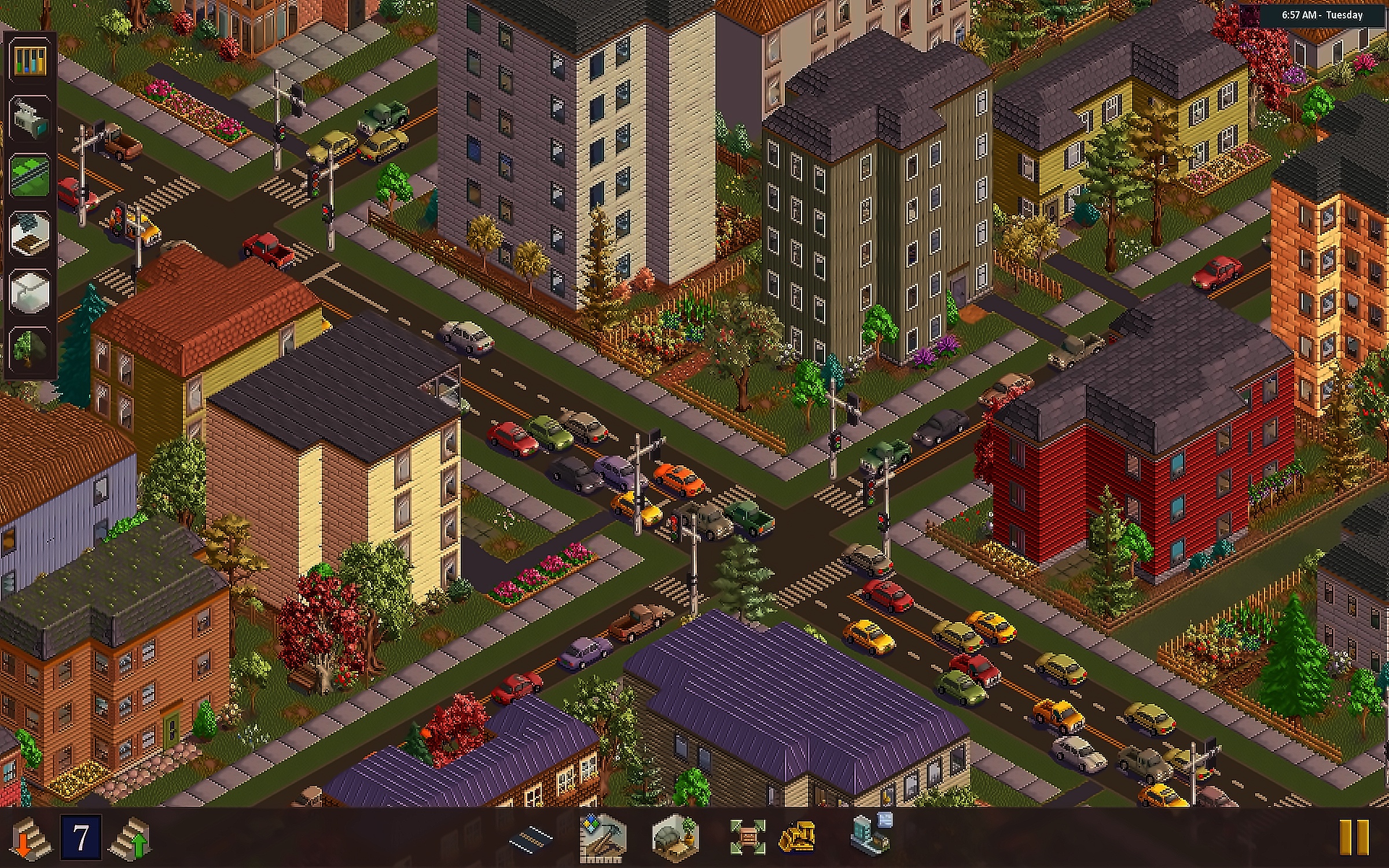Go up one floor with the green arrow stairs

131,837
